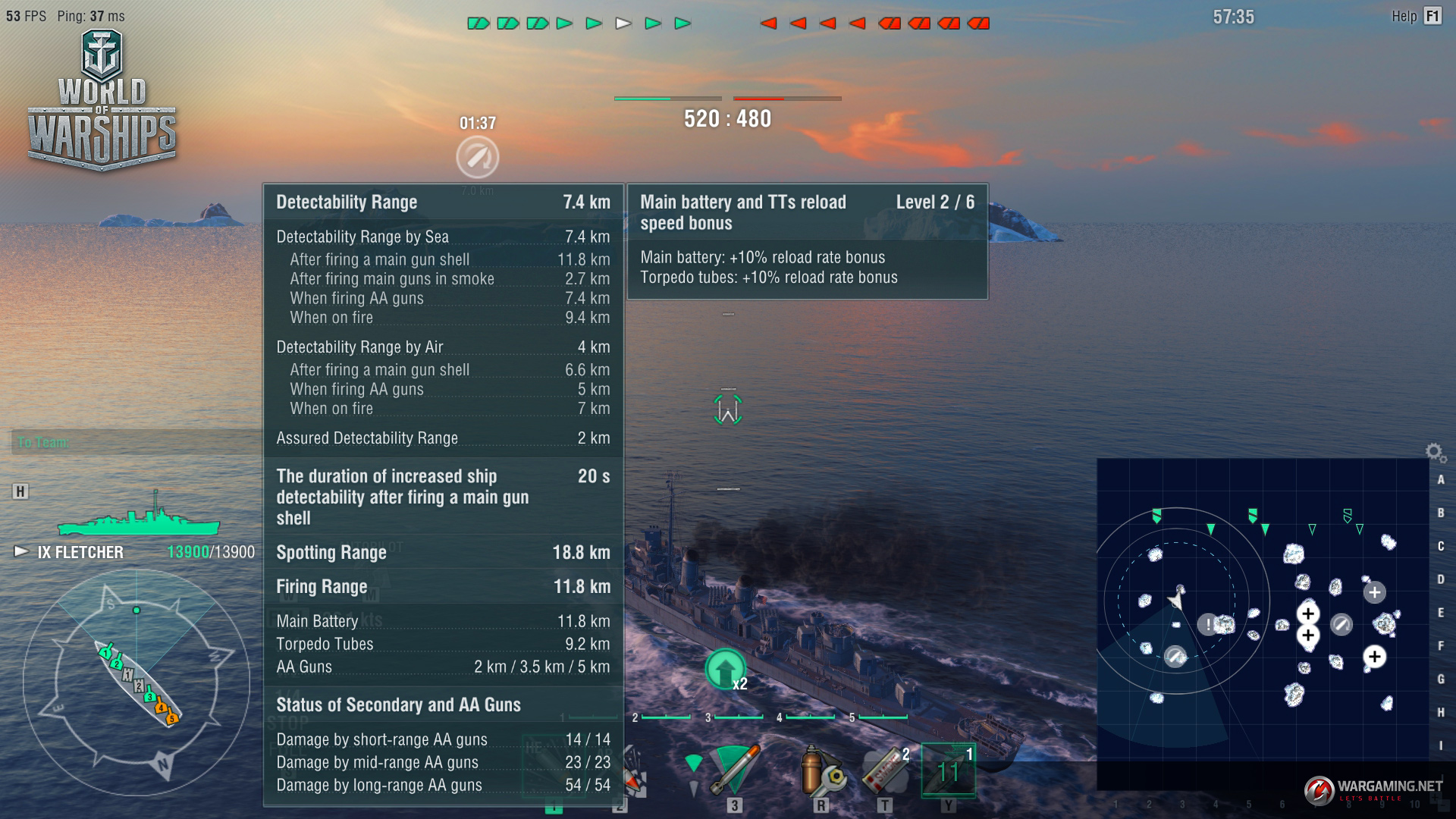Open the minimap settings gear
Viewport: 1456px width, 819px height.
click(x=1433, y=453)
